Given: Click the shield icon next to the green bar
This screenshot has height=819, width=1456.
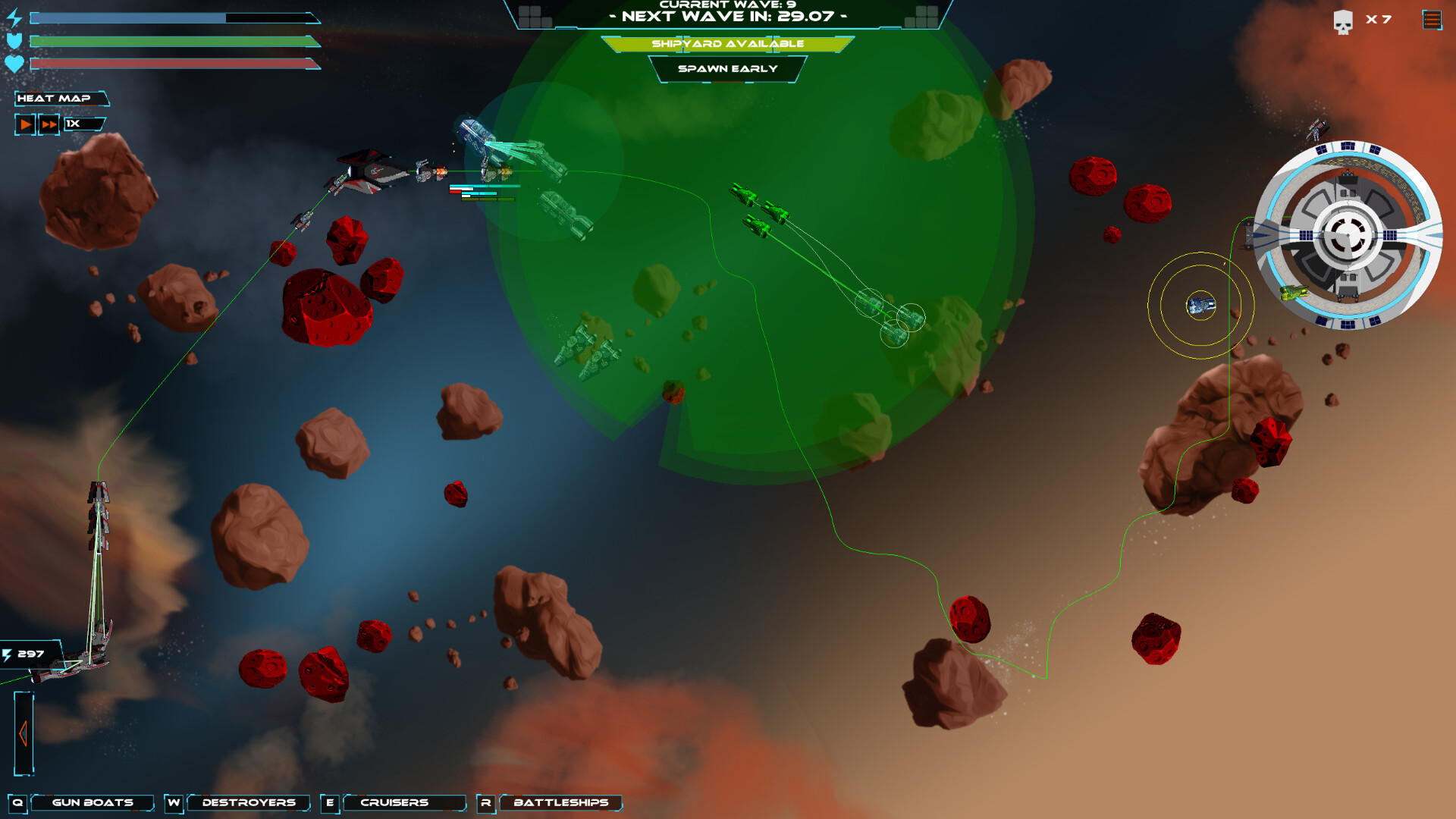Looking at the screenshot, I should tap(14, 39).
